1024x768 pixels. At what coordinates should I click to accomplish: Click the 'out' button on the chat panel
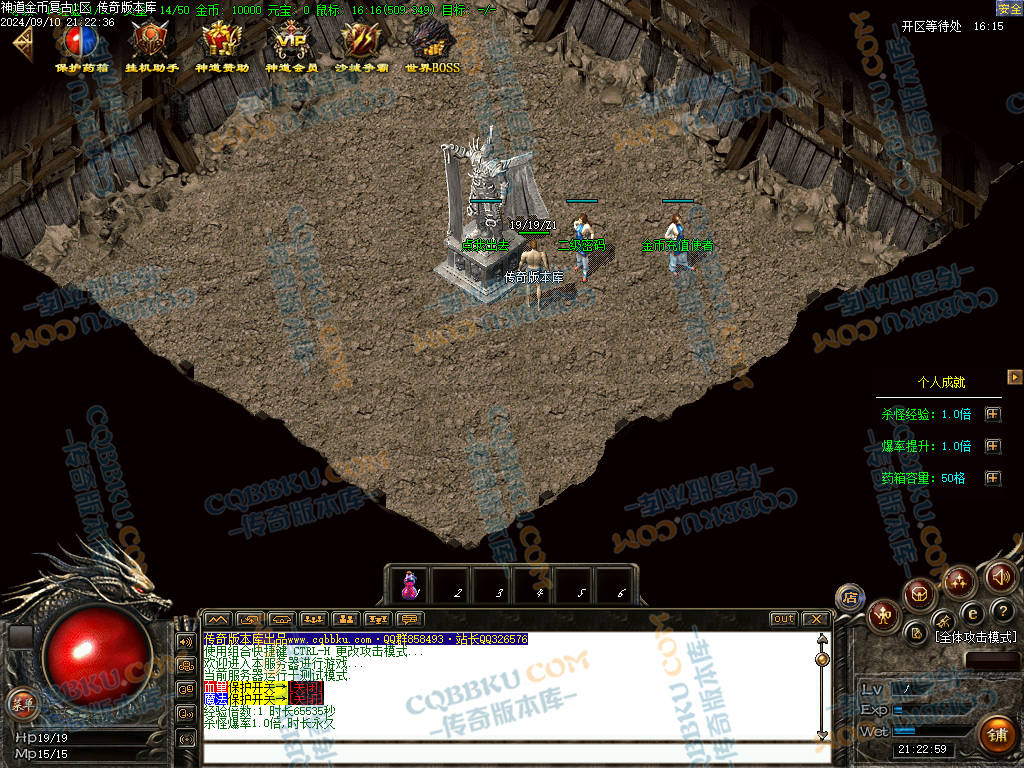coord(783,619)
